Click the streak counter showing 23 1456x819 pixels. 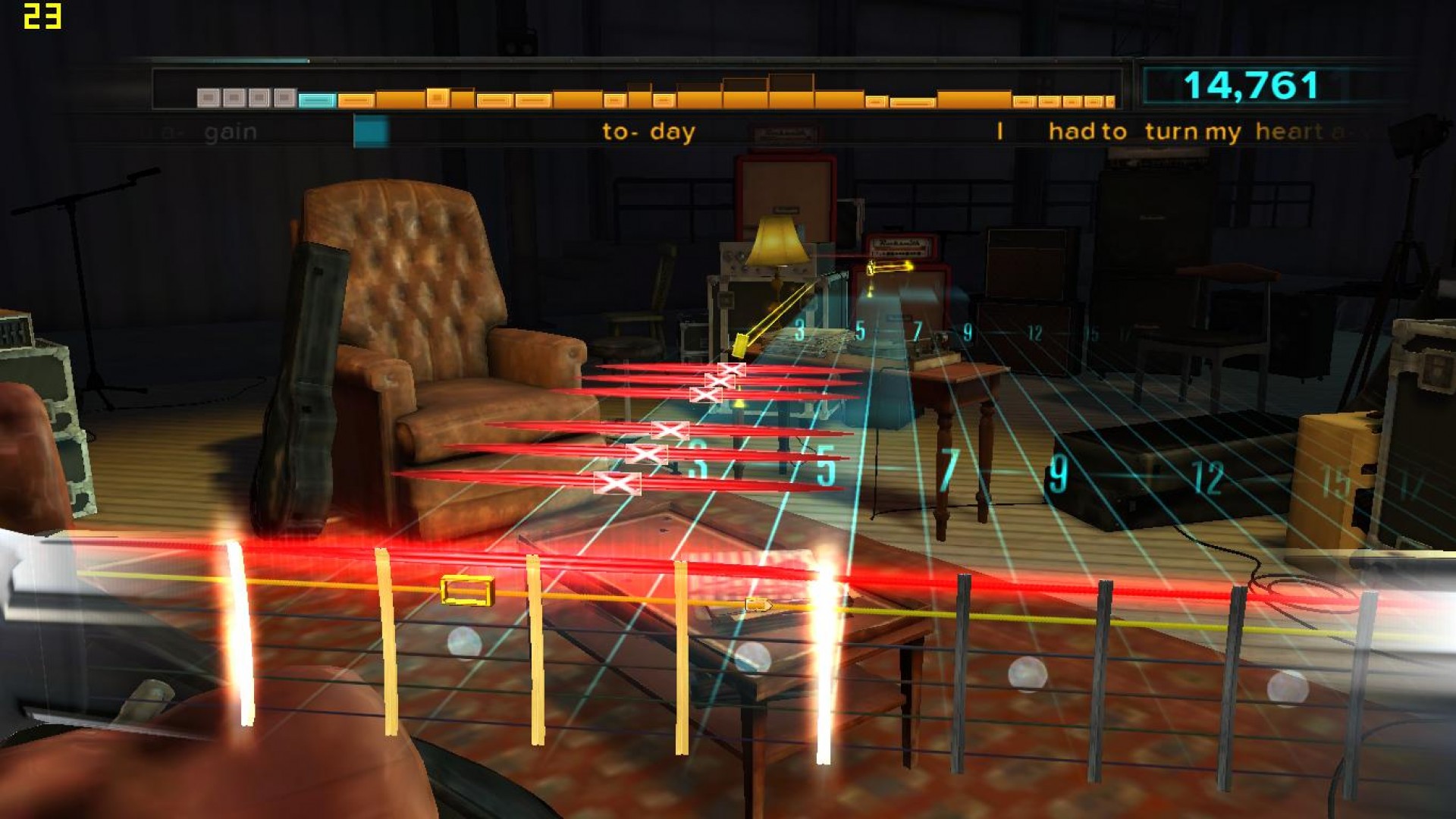tap(42, 15)
